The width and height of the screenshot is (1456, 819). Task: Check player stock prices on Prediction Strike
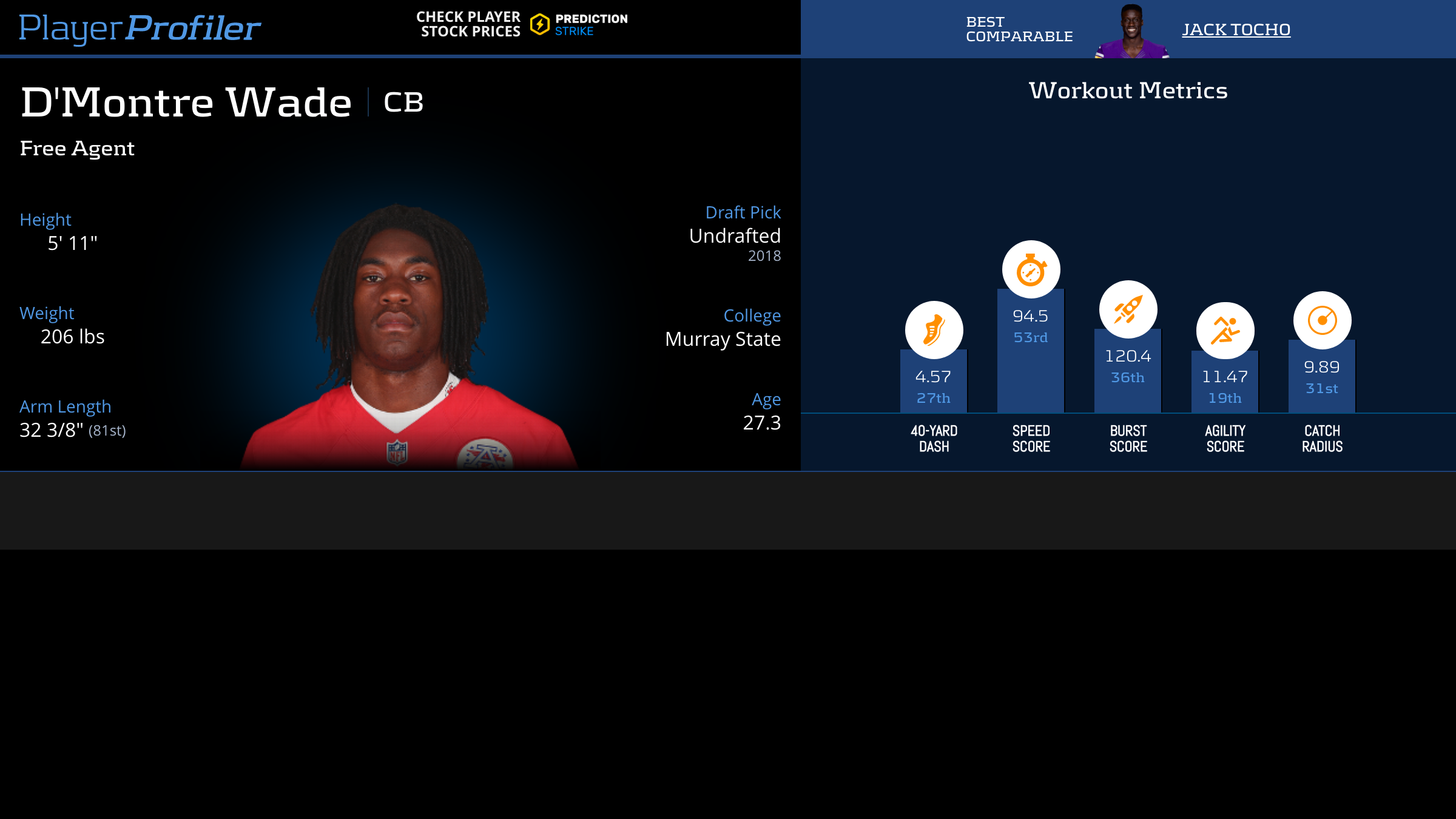coord(522,24)
